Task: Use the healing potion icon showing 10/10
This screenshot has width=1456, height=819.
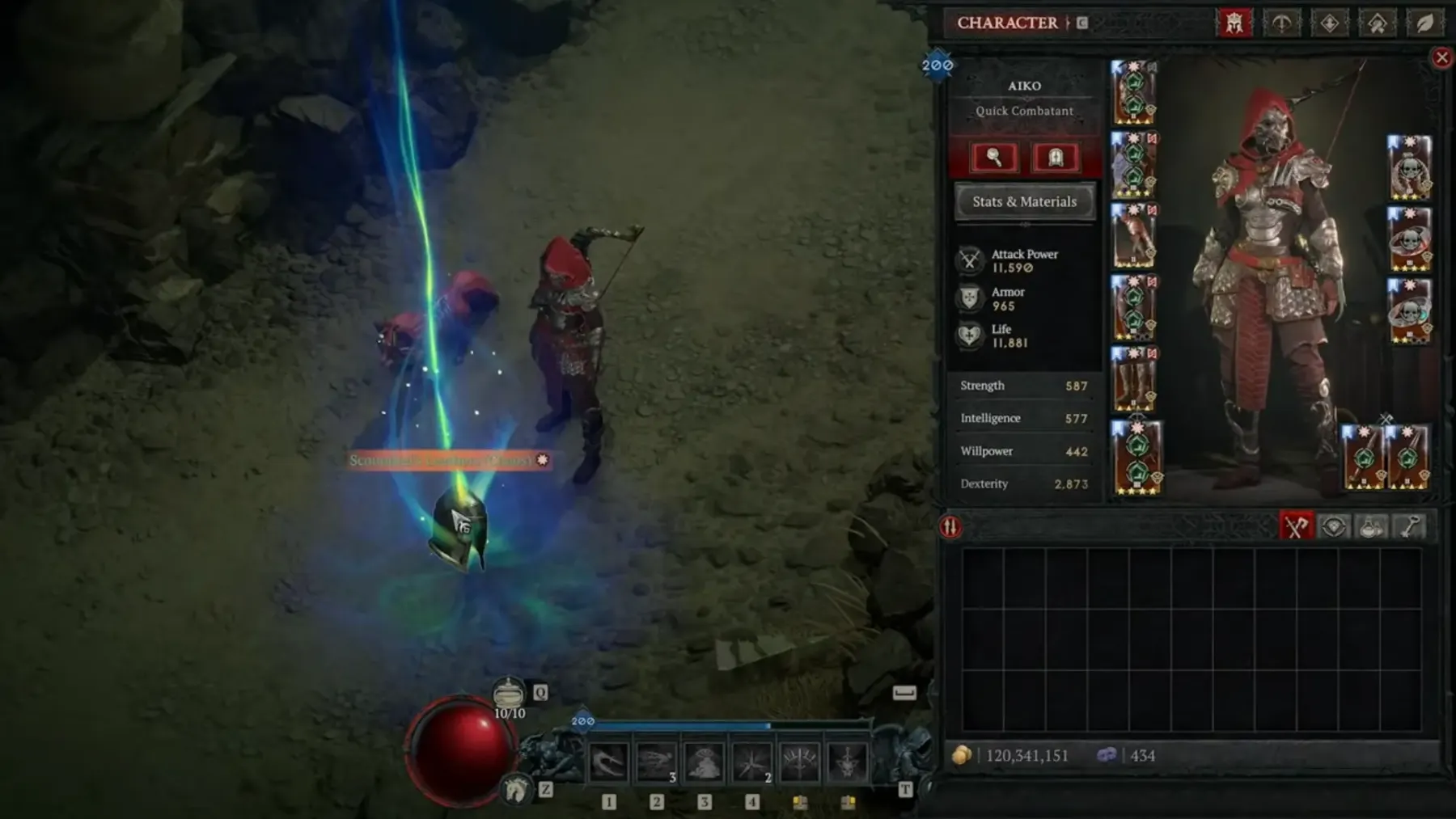Action: pos(509,694)
